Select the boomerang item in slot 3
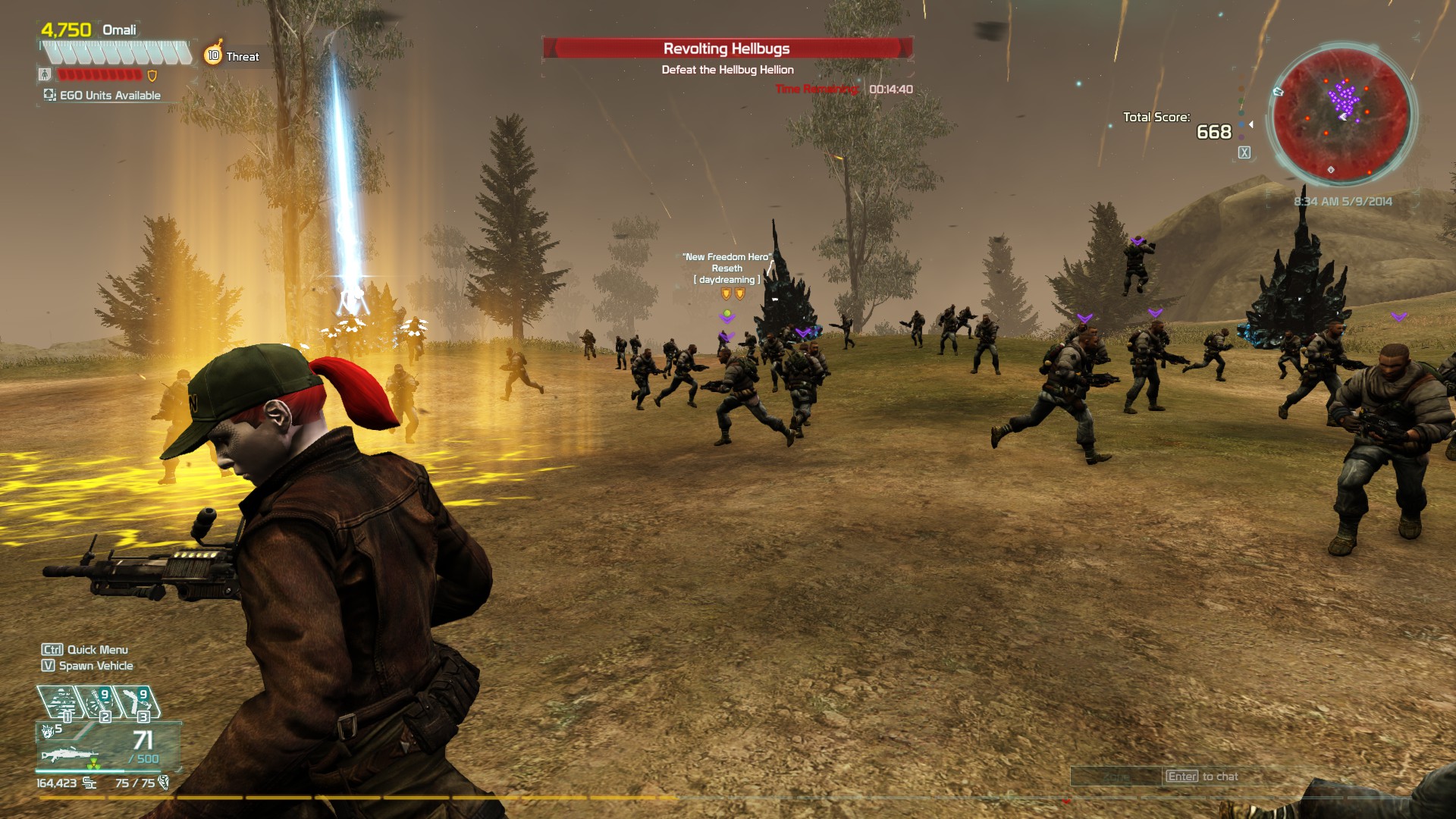This screenshot has width=1456, height=819. point(136,702)
